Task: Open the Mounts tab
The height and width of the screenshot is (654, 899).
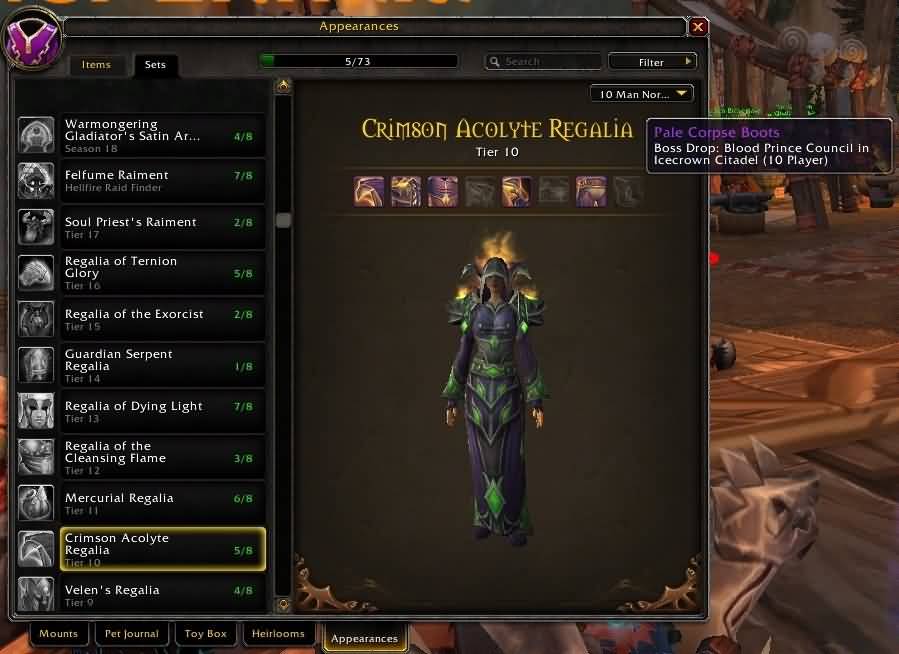Action: tap(59, 634)
